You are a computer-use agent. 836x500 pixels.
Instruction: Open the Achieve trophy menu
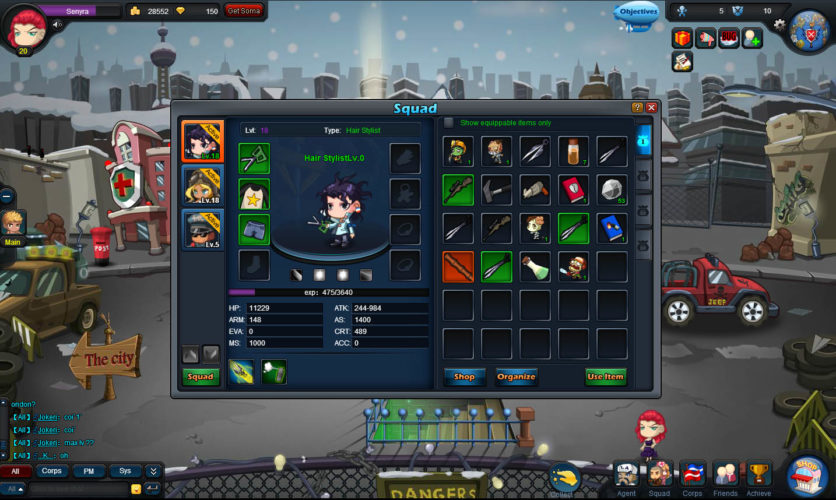(x=759, y=476)
